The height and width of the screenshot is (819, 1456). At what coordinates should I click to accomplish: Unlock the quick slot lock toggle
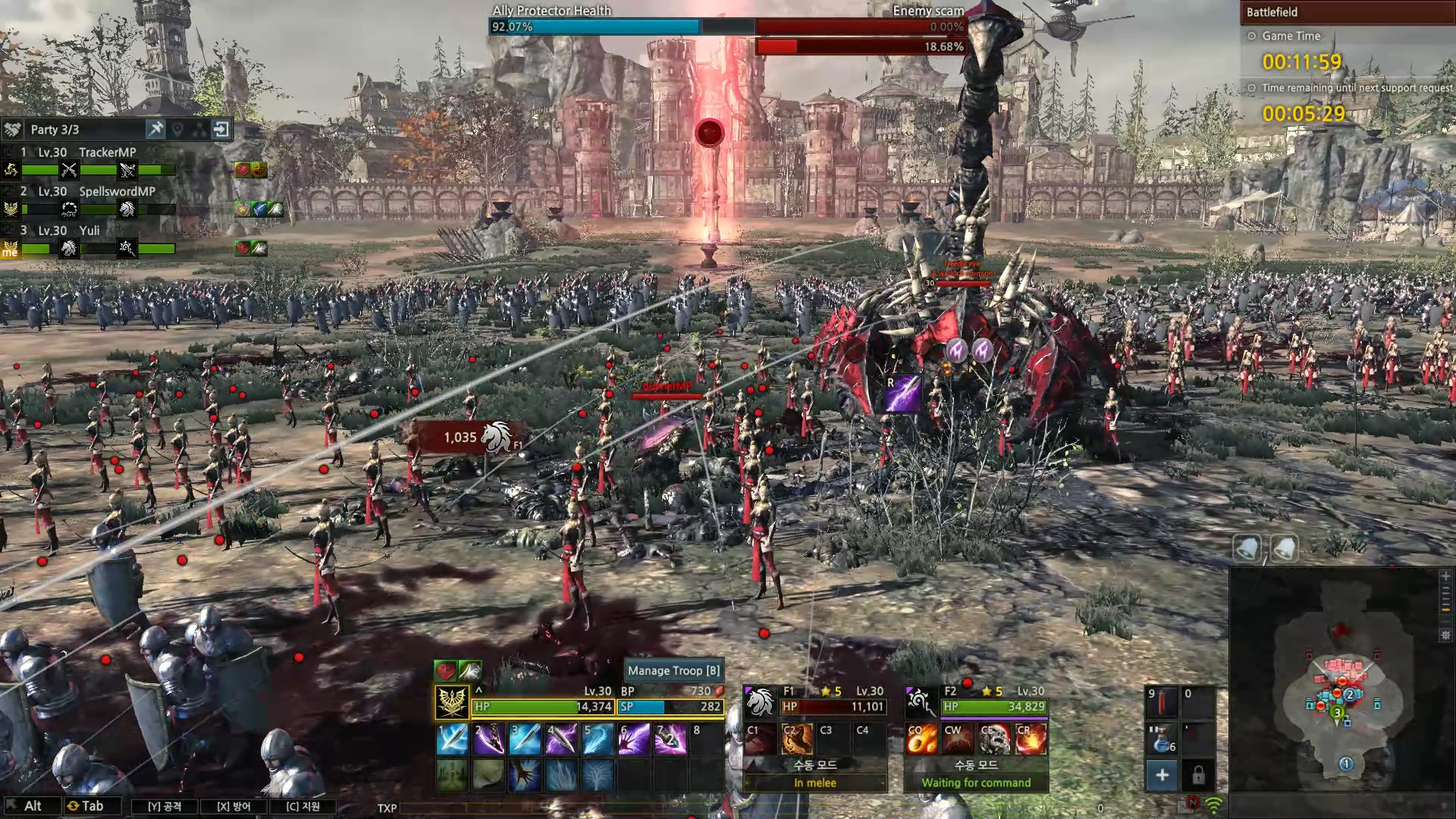tap(1197, 776)
